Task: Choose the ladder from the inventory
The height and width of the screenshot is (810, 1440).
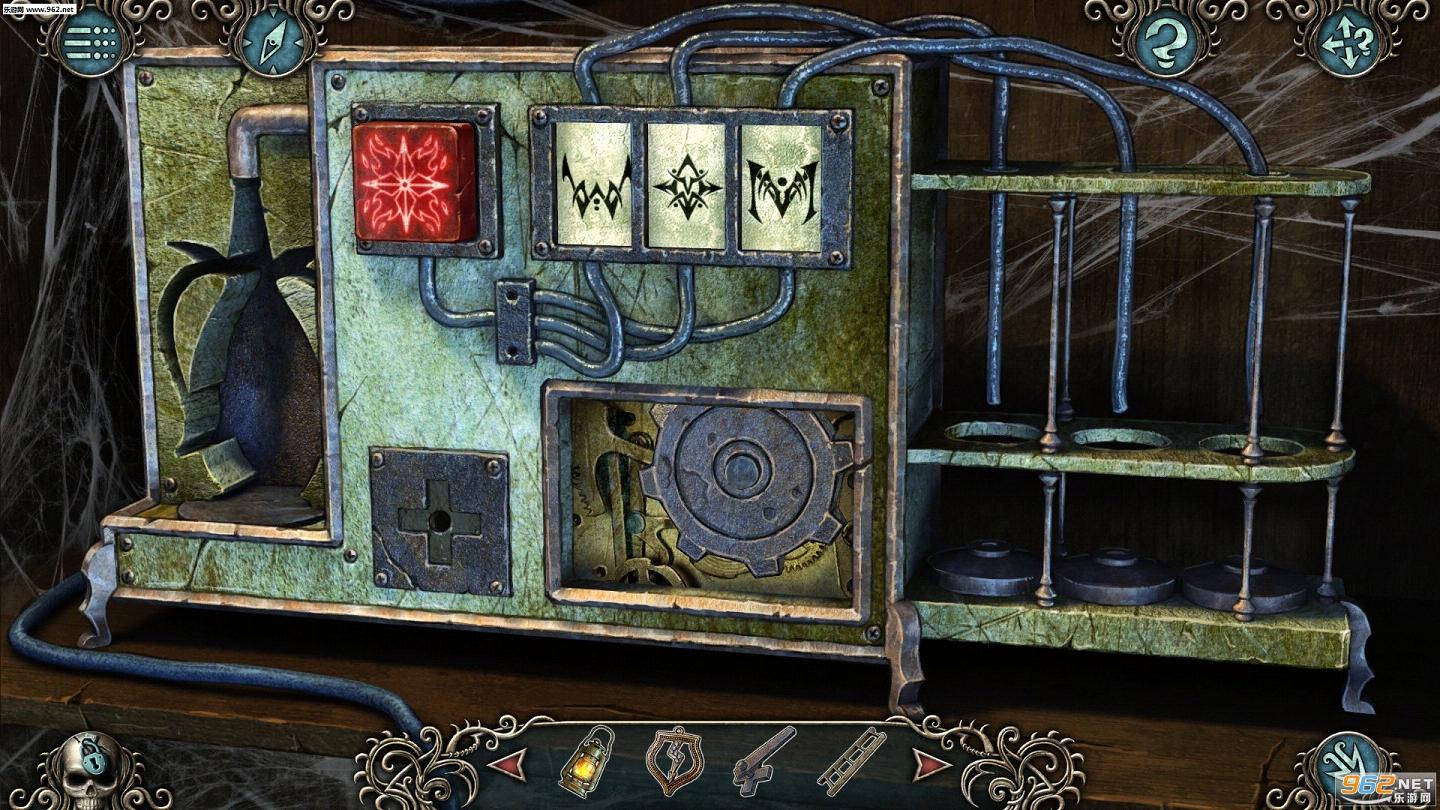Action: [x=851, y=761]
